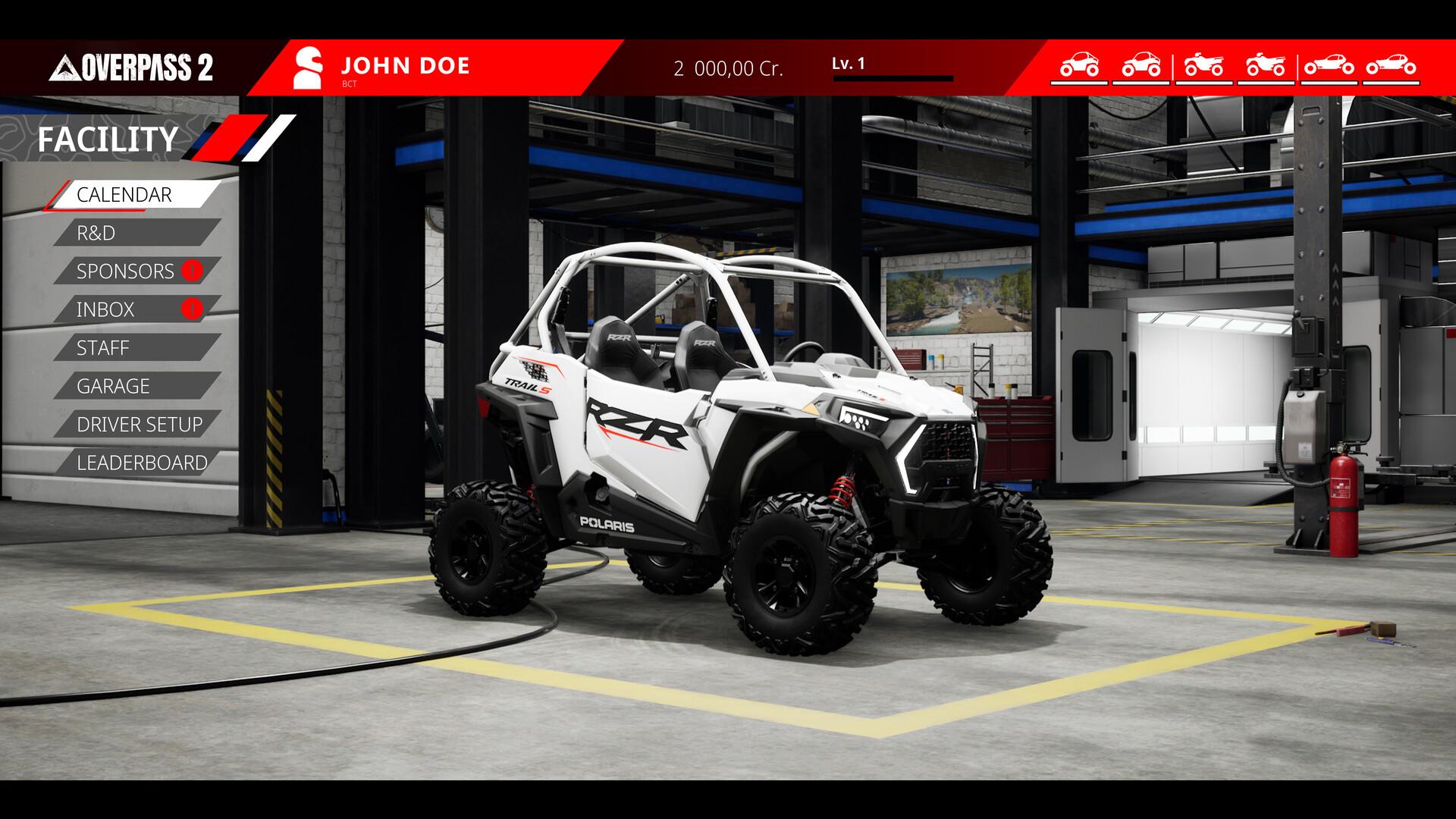View the Leaderboard
Screen dimensions: 1456x819
(x=142, y=463)
